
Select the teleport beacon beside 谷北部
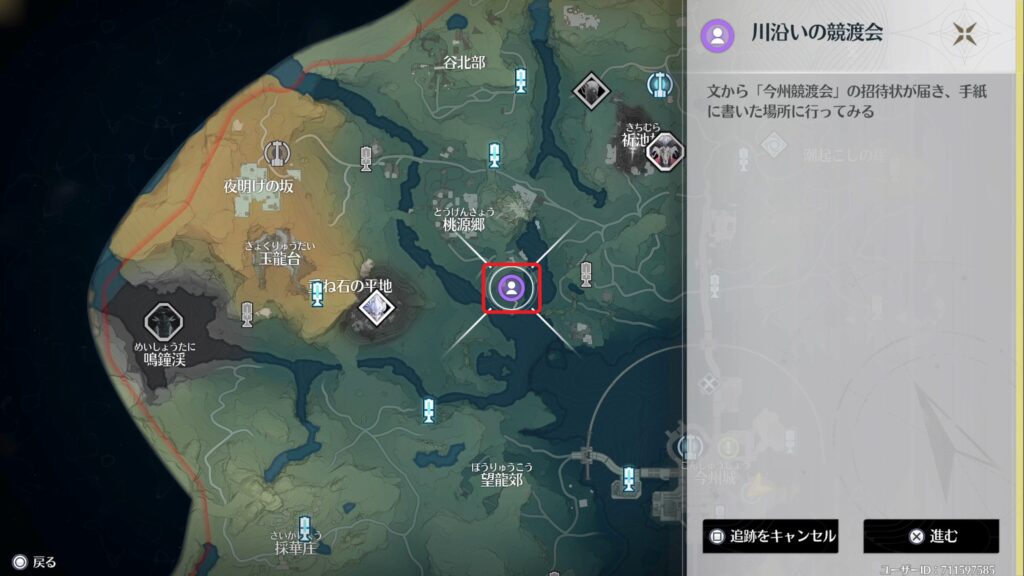pos(520,80)
